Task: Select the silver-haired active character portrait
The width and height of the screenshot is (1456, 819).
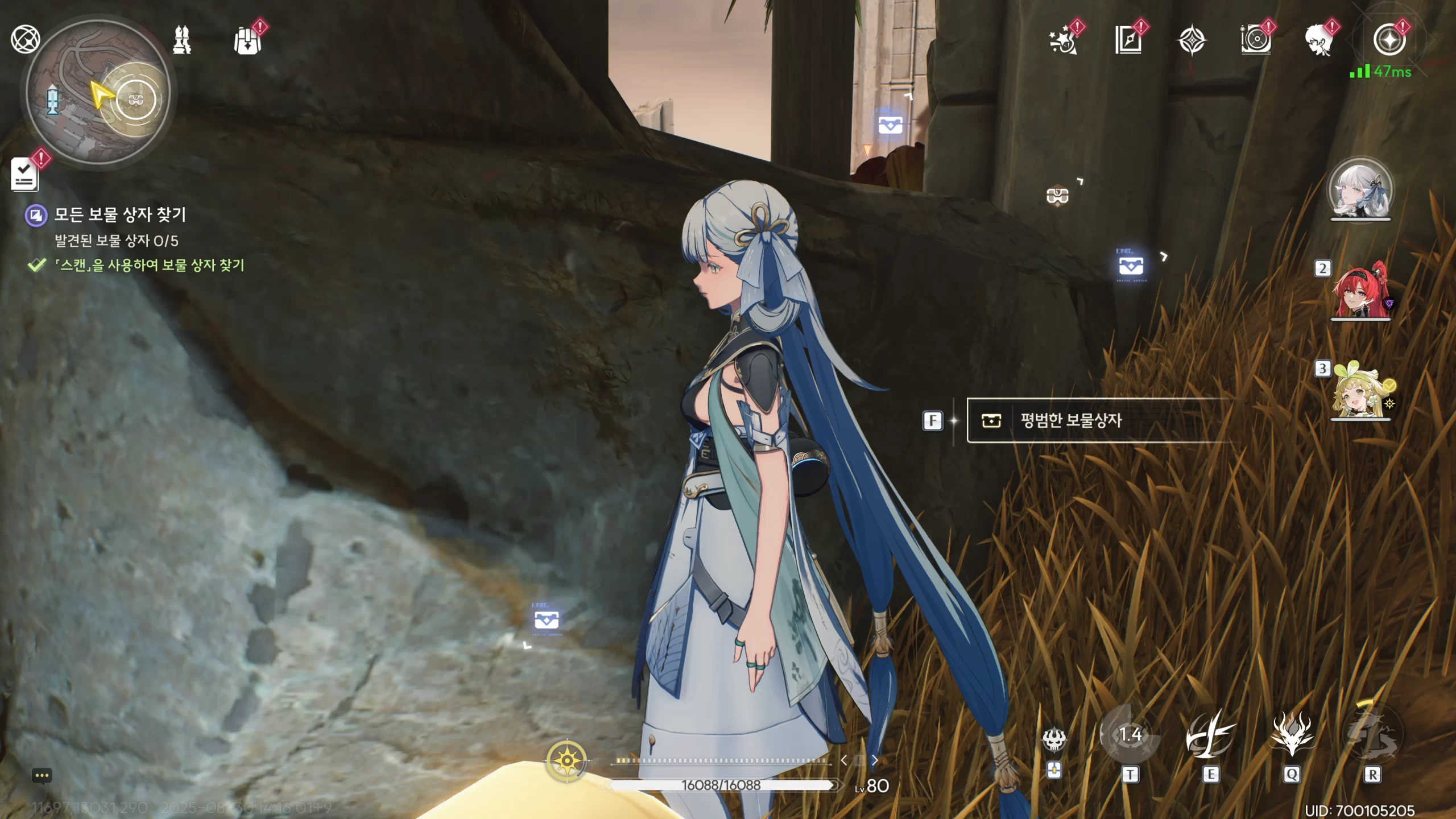Action: point(1360,190)
